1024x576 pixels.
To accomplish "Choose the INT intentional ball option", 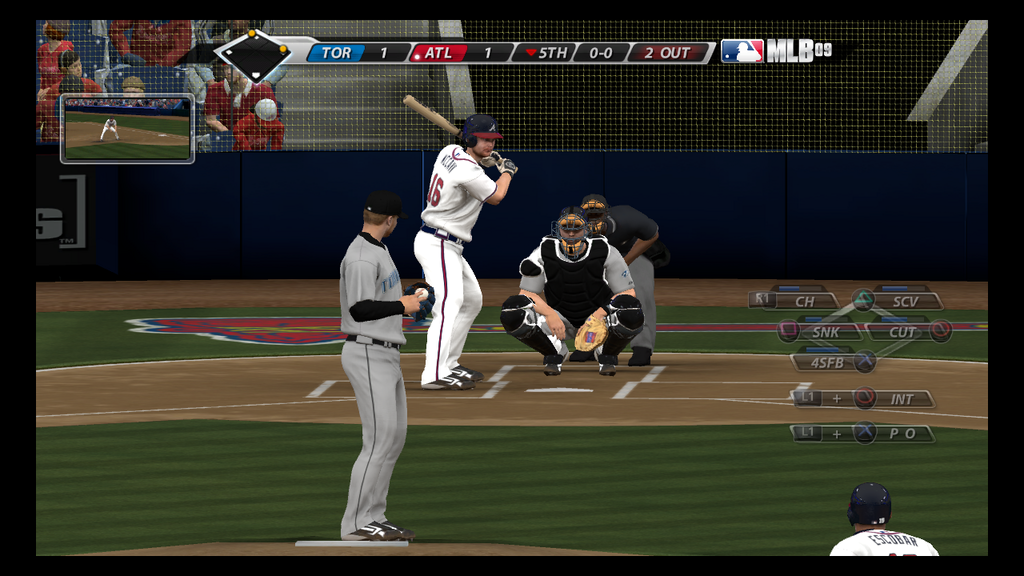I will point(902,398).
